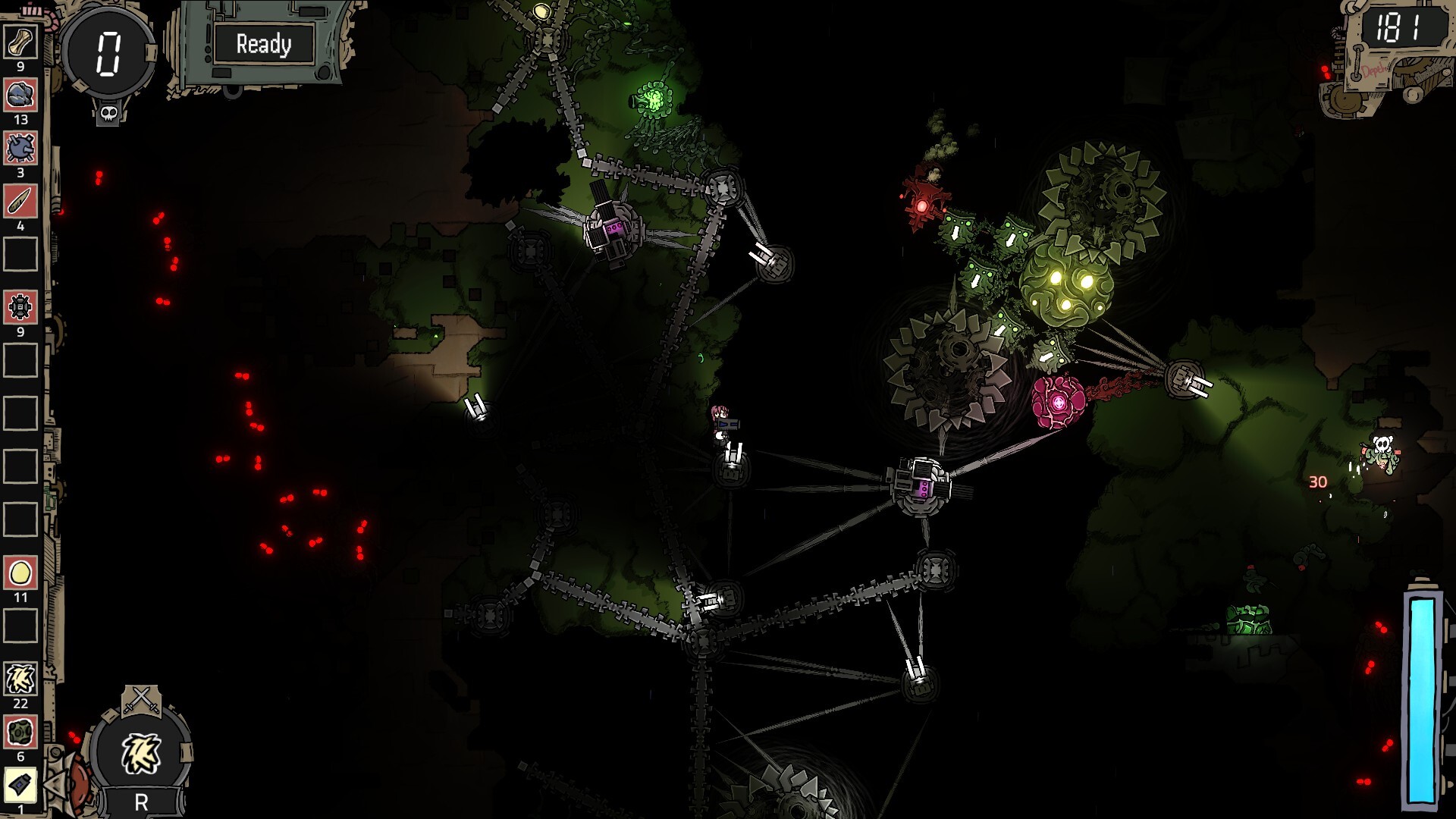Image resolution: width=1456 pixels, height=819 pixels.
Task: Pick the pointed tusk item slot
Action: point(20,202)
